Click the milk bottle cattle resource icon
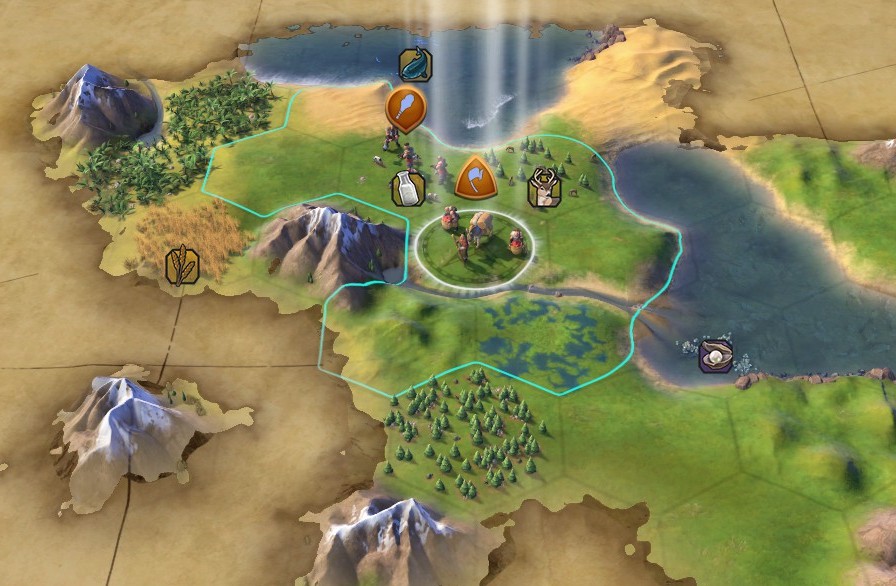896x586 pixels. [407, 188]
